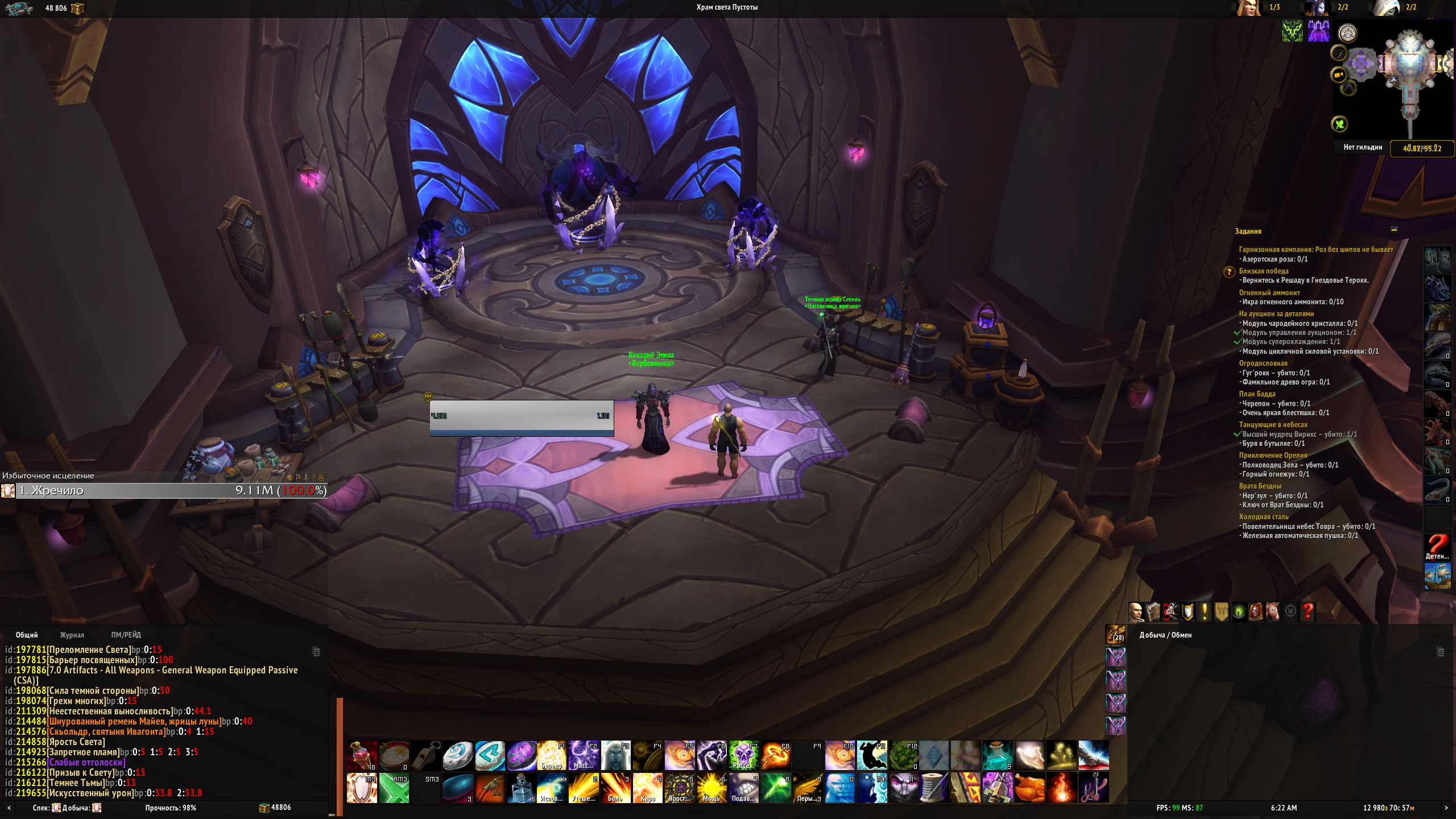Open the ПМ/РЕЙД chat tab
Viewport: 1456px width, 819px height.
click(x=126, y=635)
